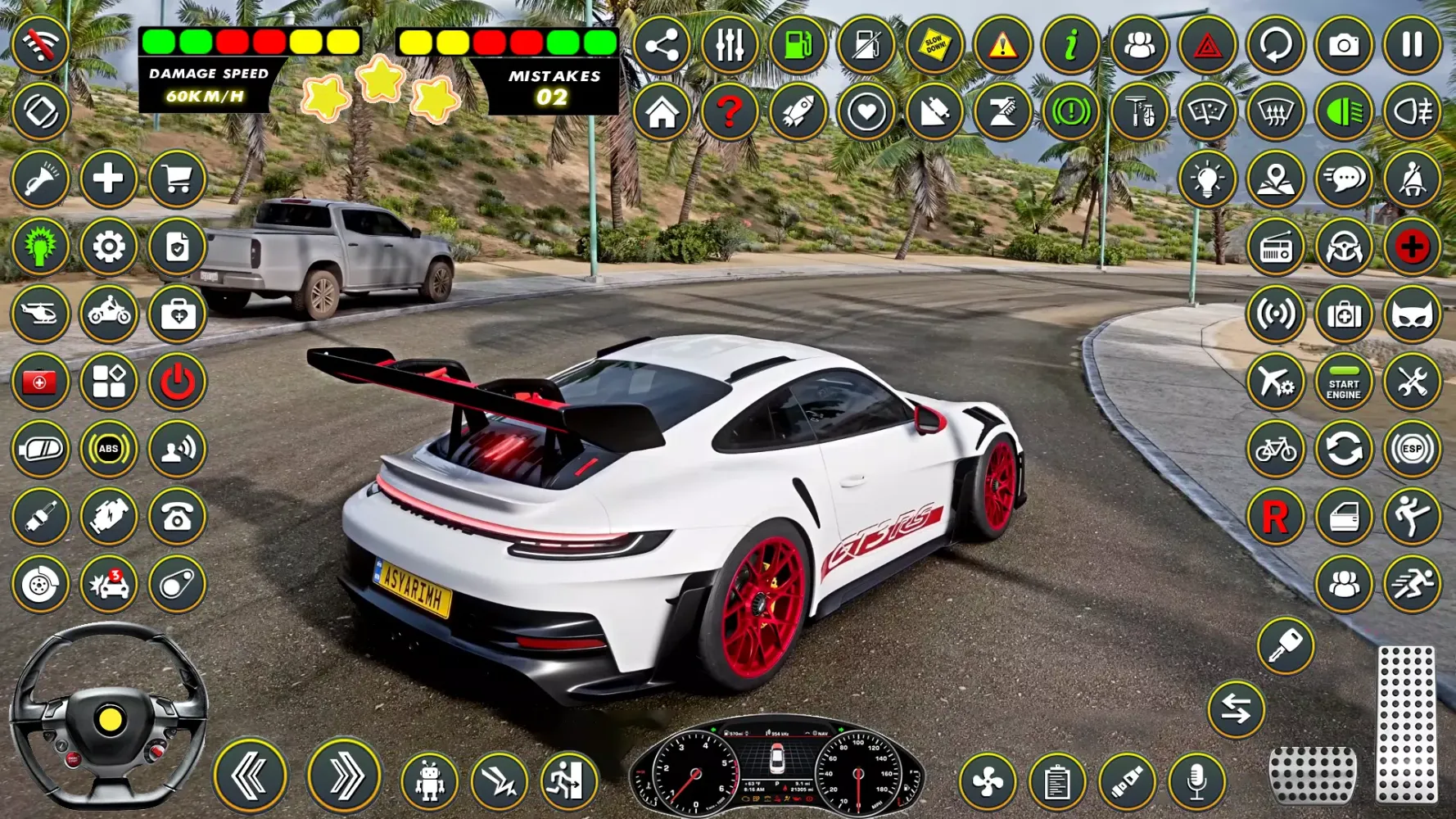Viewport: 1456px width, 819px height.
Task: Click the share icon
Action: click(x=662, y=44)
